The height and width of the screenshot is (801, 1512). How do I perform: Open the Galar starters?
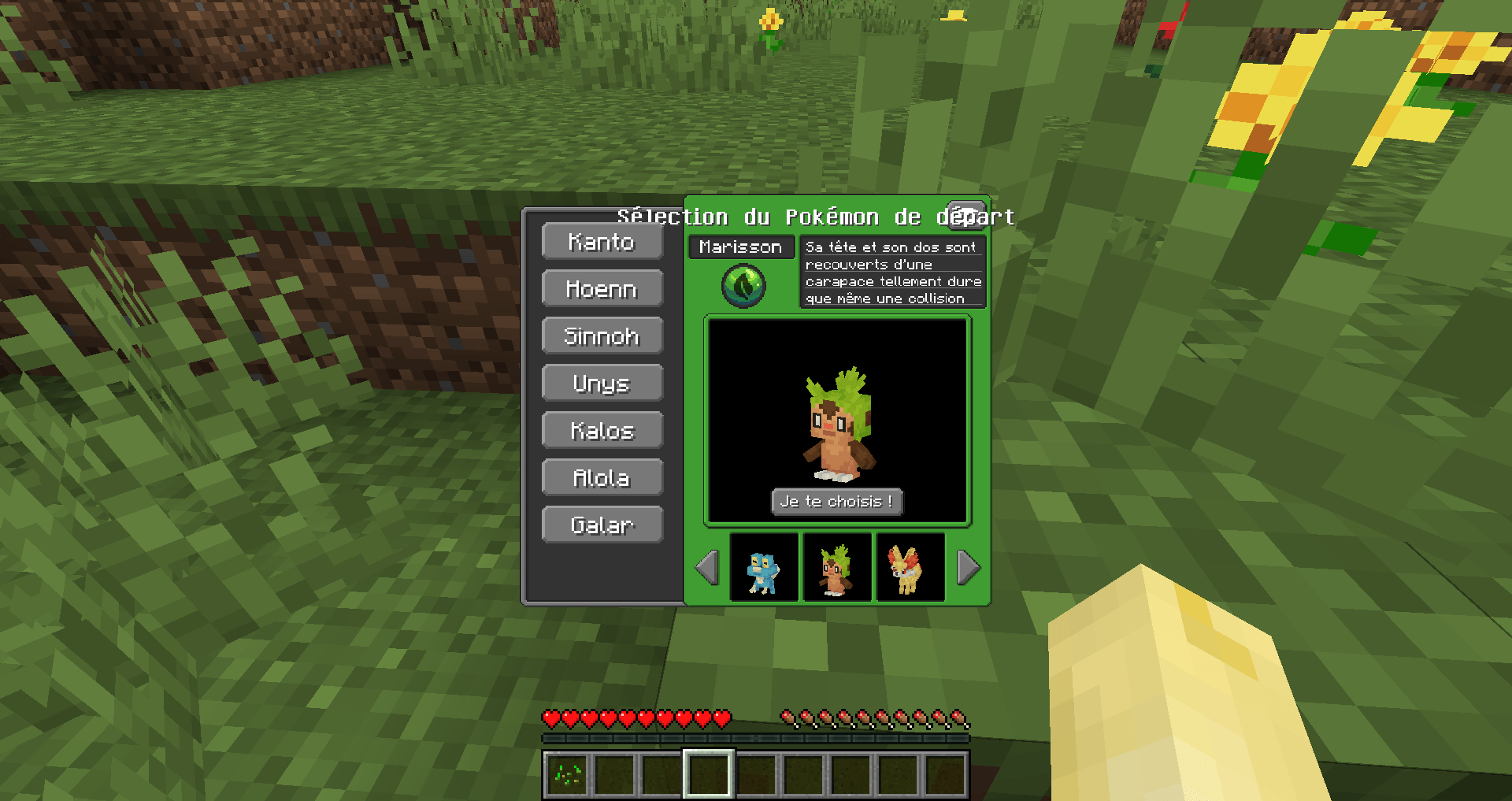click(602, 525)
